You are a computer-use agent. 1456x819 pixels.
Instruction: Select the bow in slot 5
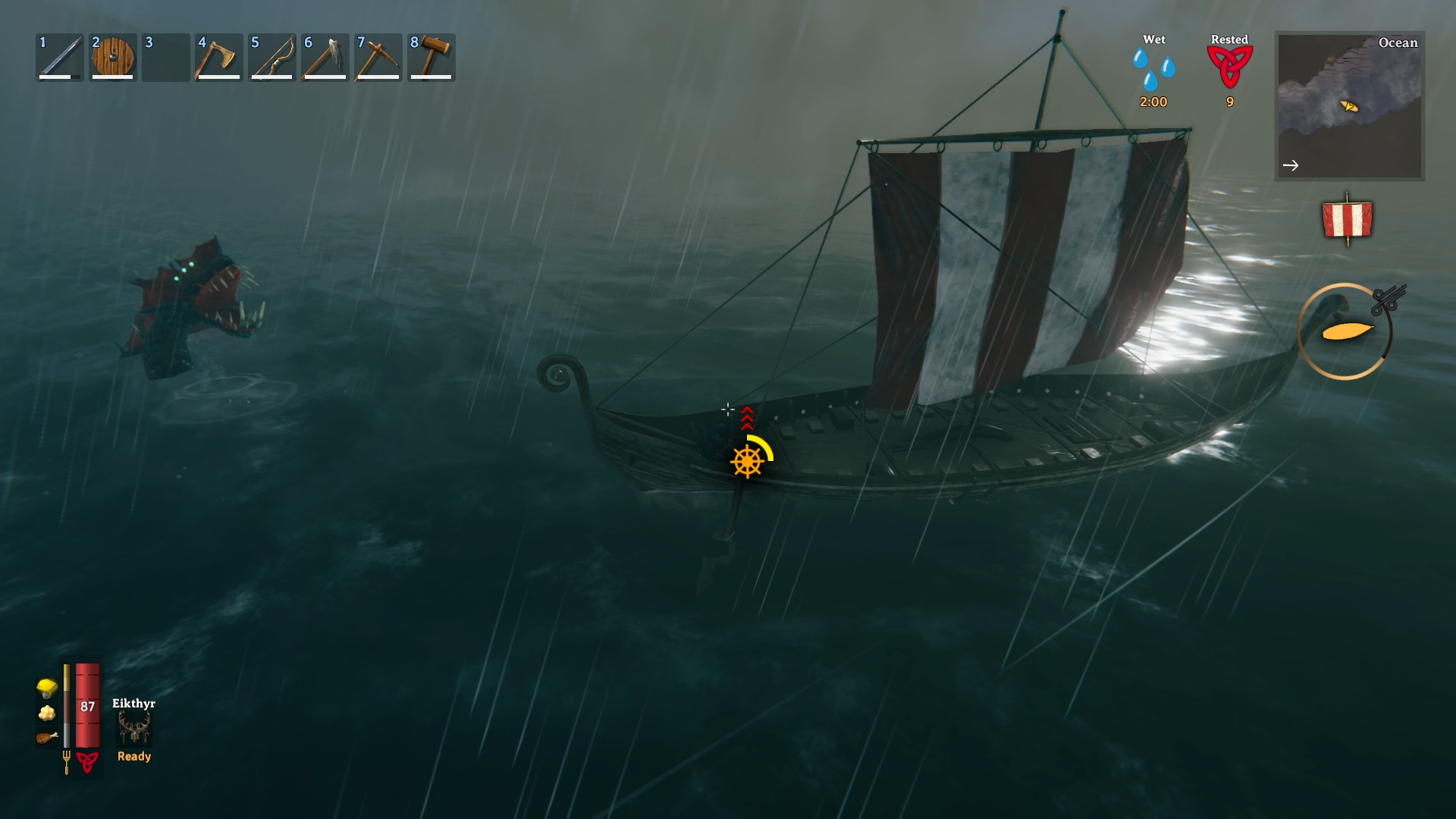[x=272, y=58]
